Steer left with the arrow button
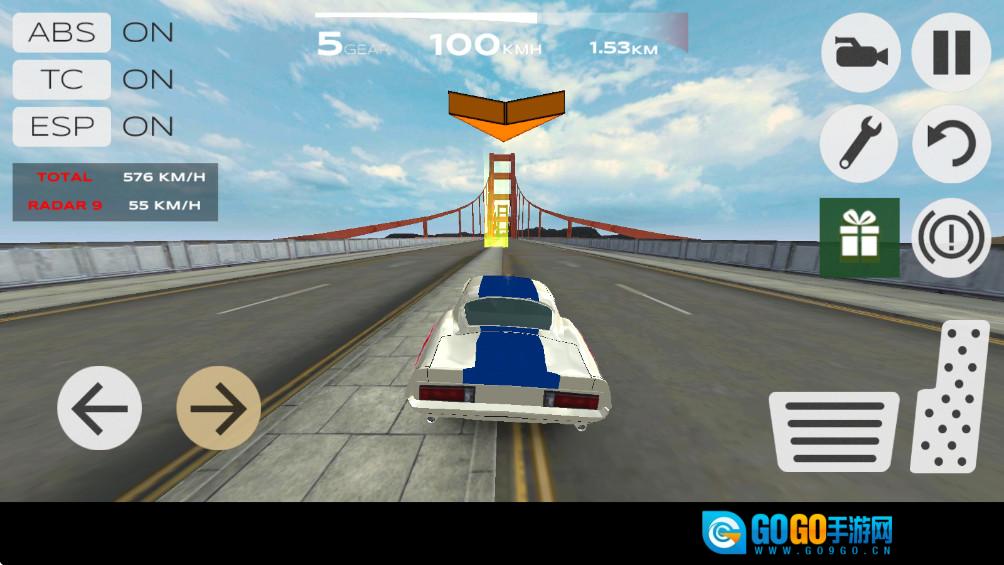Image resolution: width=1004 pixels, height=565 pixels. [x=100, y=408]
